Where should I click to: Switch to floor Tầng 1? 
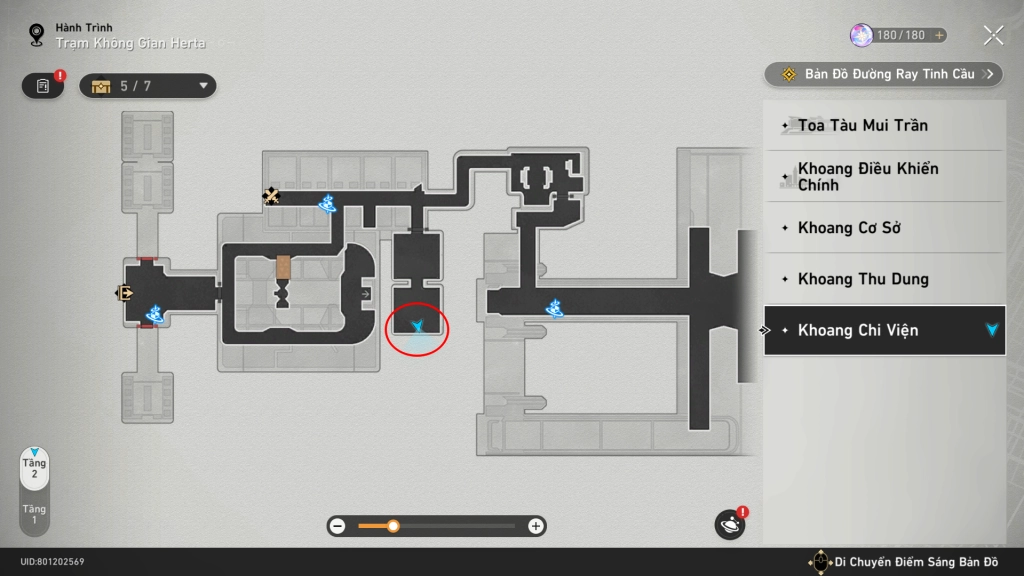pos(35,514)
